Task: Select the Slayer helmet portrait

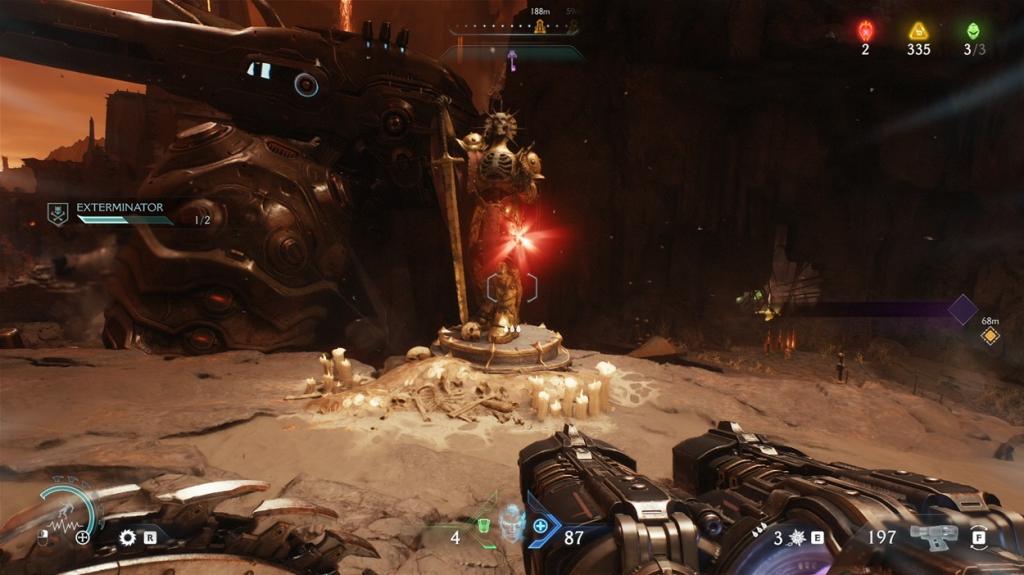Action: pyautogui.click(x=512, y=524)
